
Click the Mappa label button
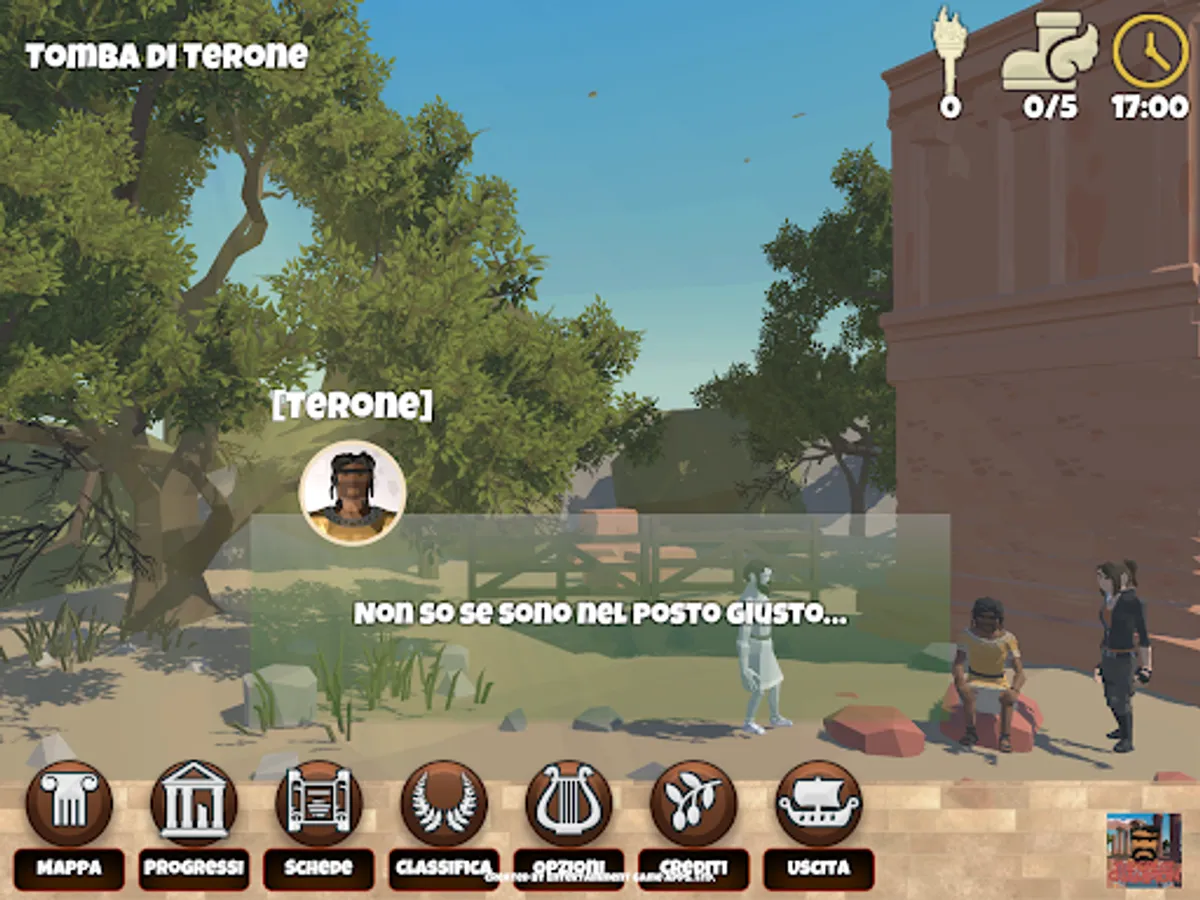point(69,868)
